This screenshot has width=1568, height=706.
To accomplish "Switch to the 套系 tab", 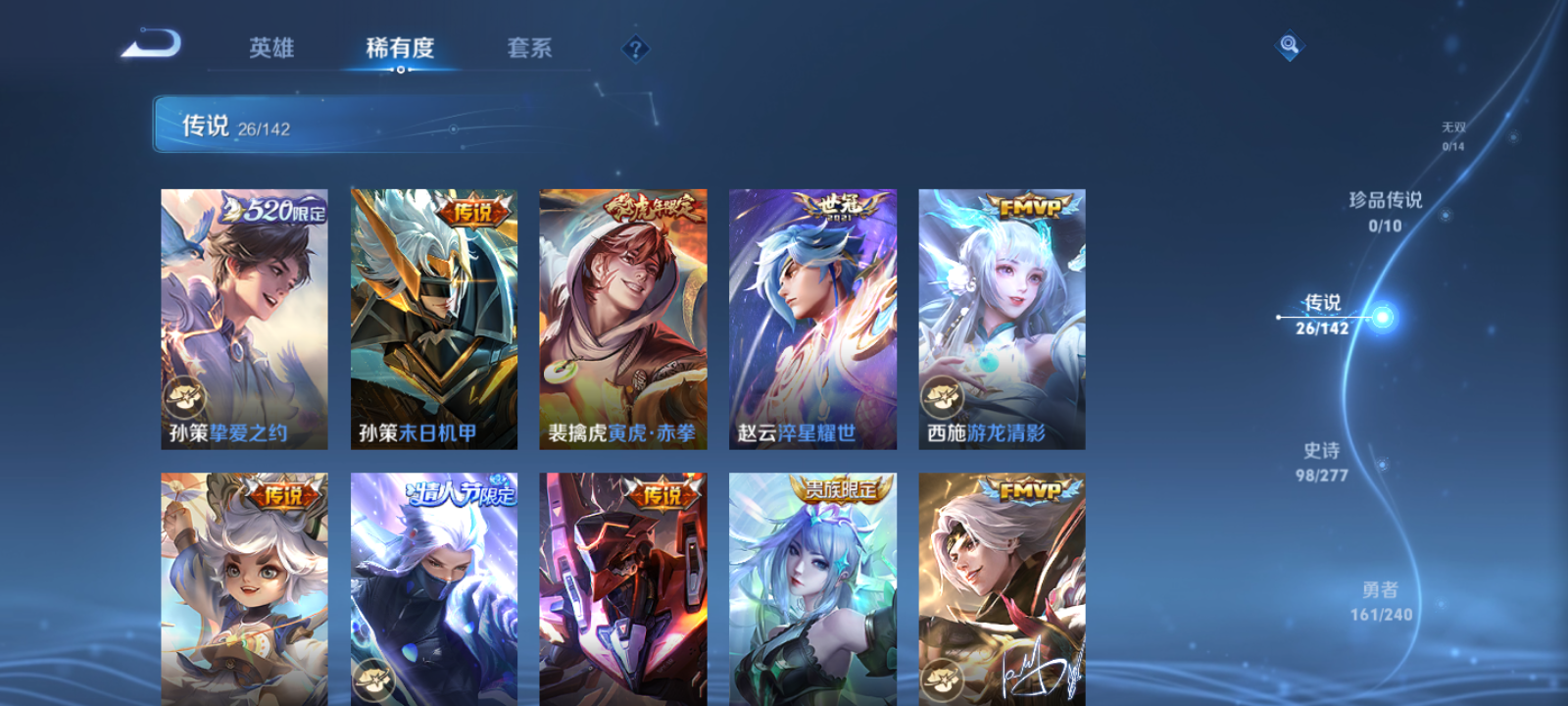I will point(529,49).
